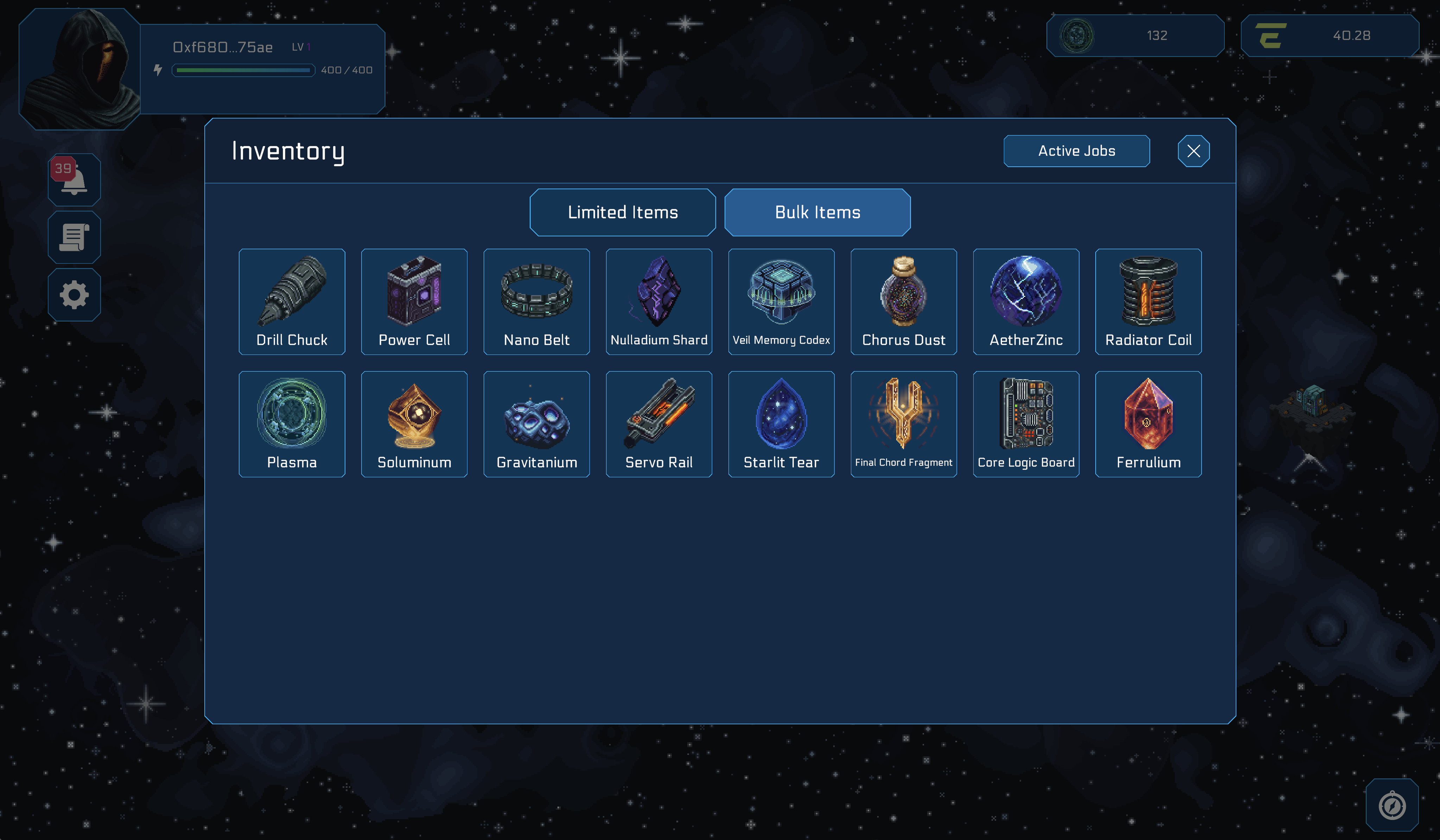The image size is (1440, 840).
Task: Open notifications with the bell icon
Action: pyautogui.click(x=74, y=179)
